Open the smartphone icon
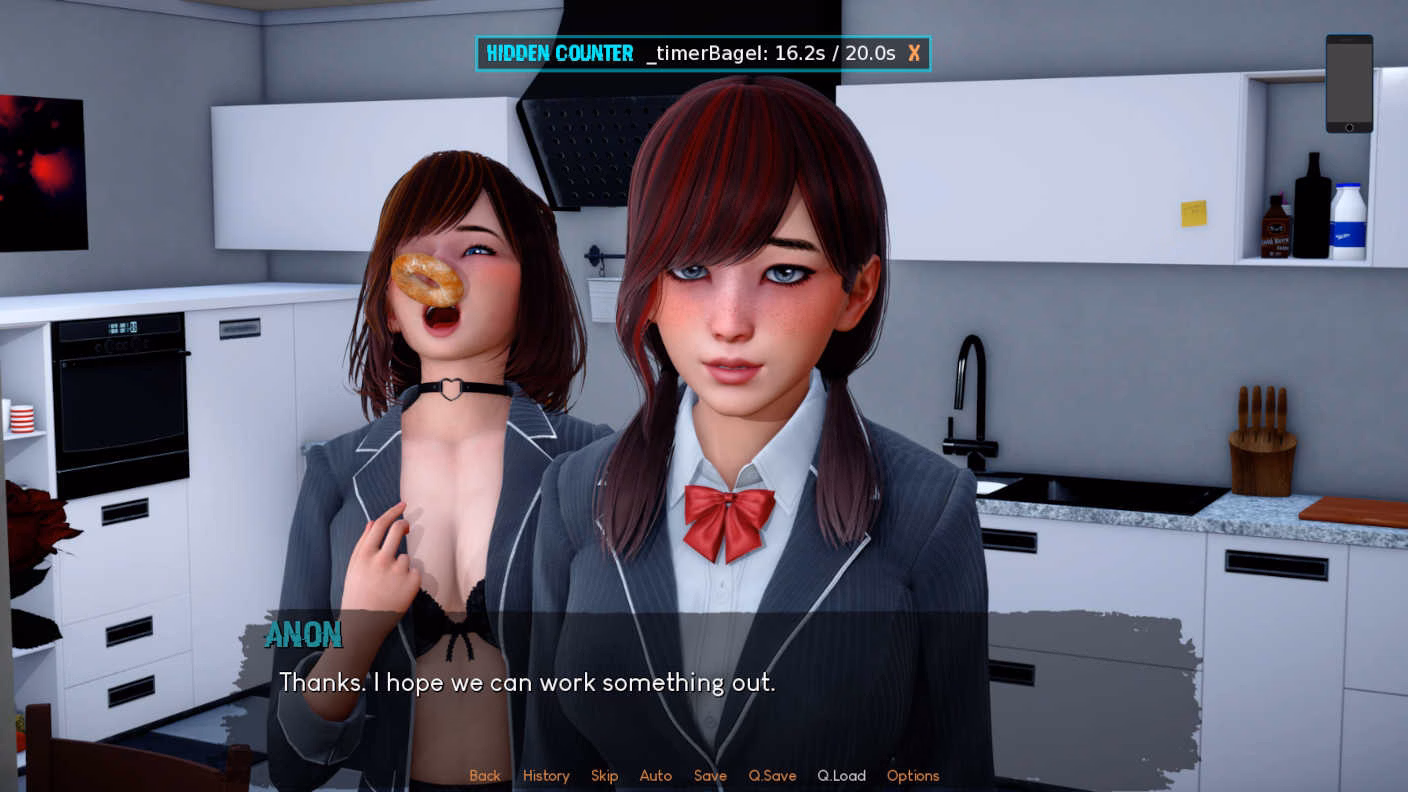1408x792 pixels. 1349,84
